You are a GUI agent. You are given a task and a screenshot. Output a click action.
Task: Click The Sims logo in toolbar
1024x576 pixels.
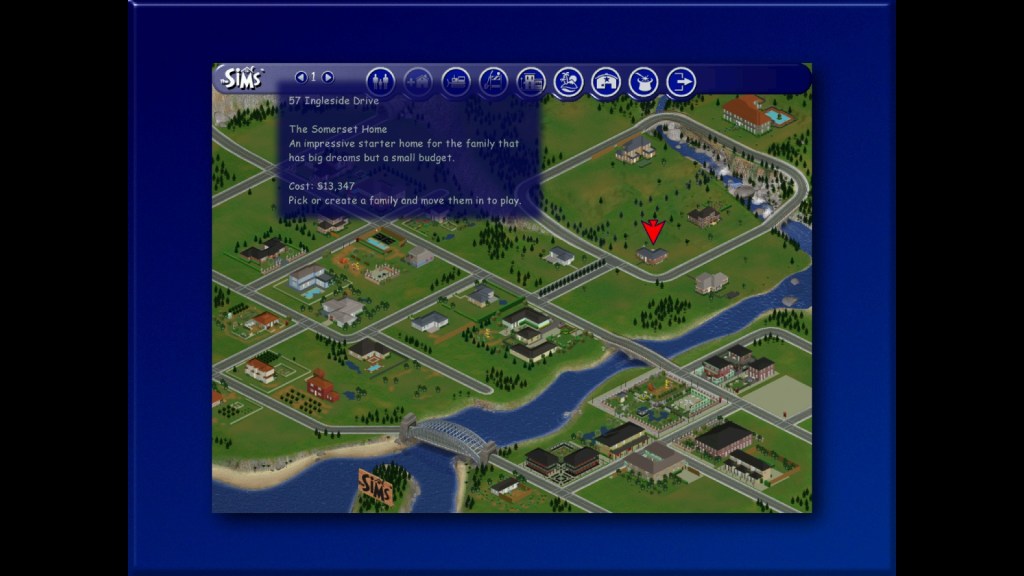click(241, 78)
